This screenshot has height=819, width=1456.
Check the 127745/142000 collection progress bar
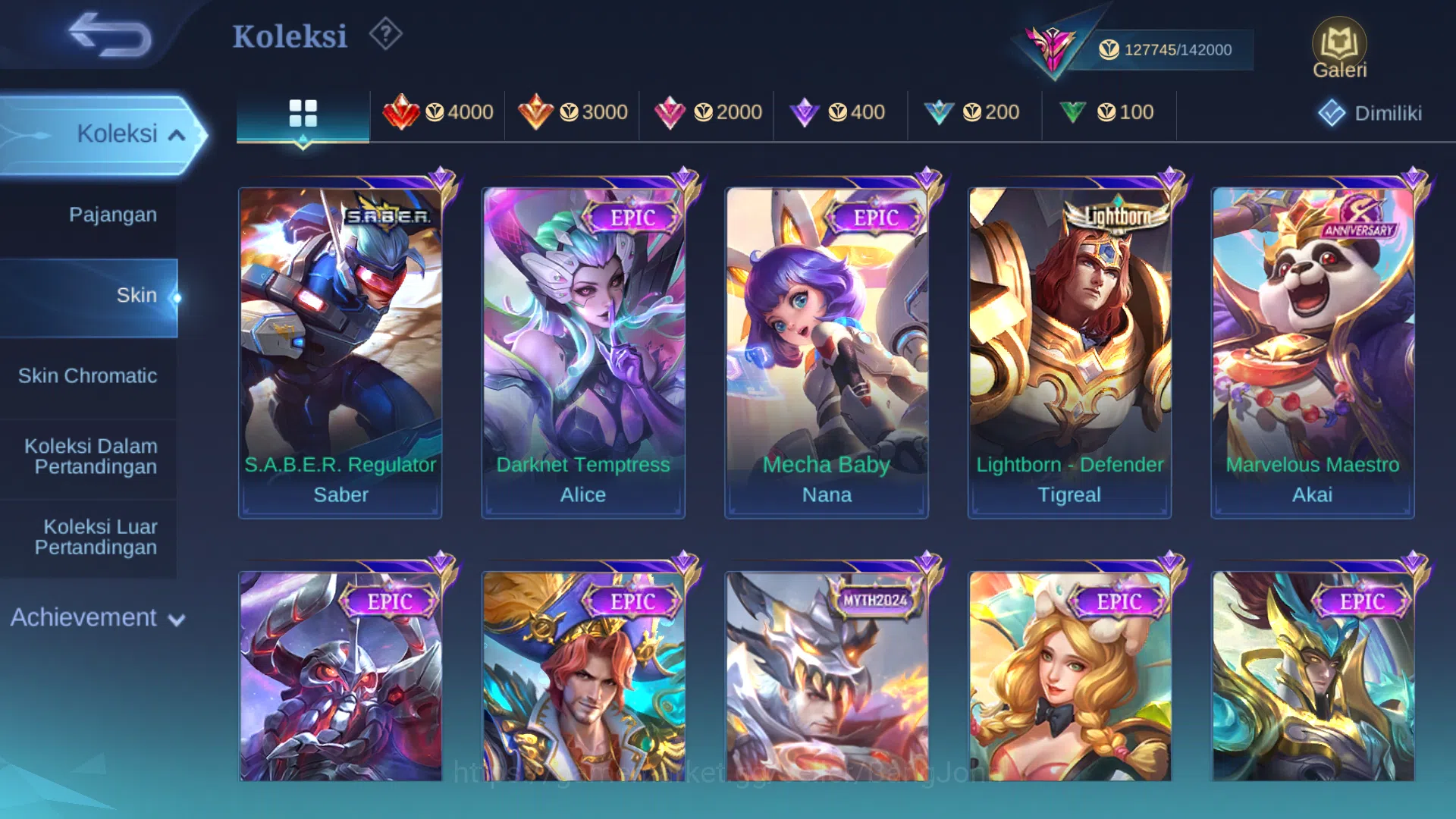(1168, 48)
